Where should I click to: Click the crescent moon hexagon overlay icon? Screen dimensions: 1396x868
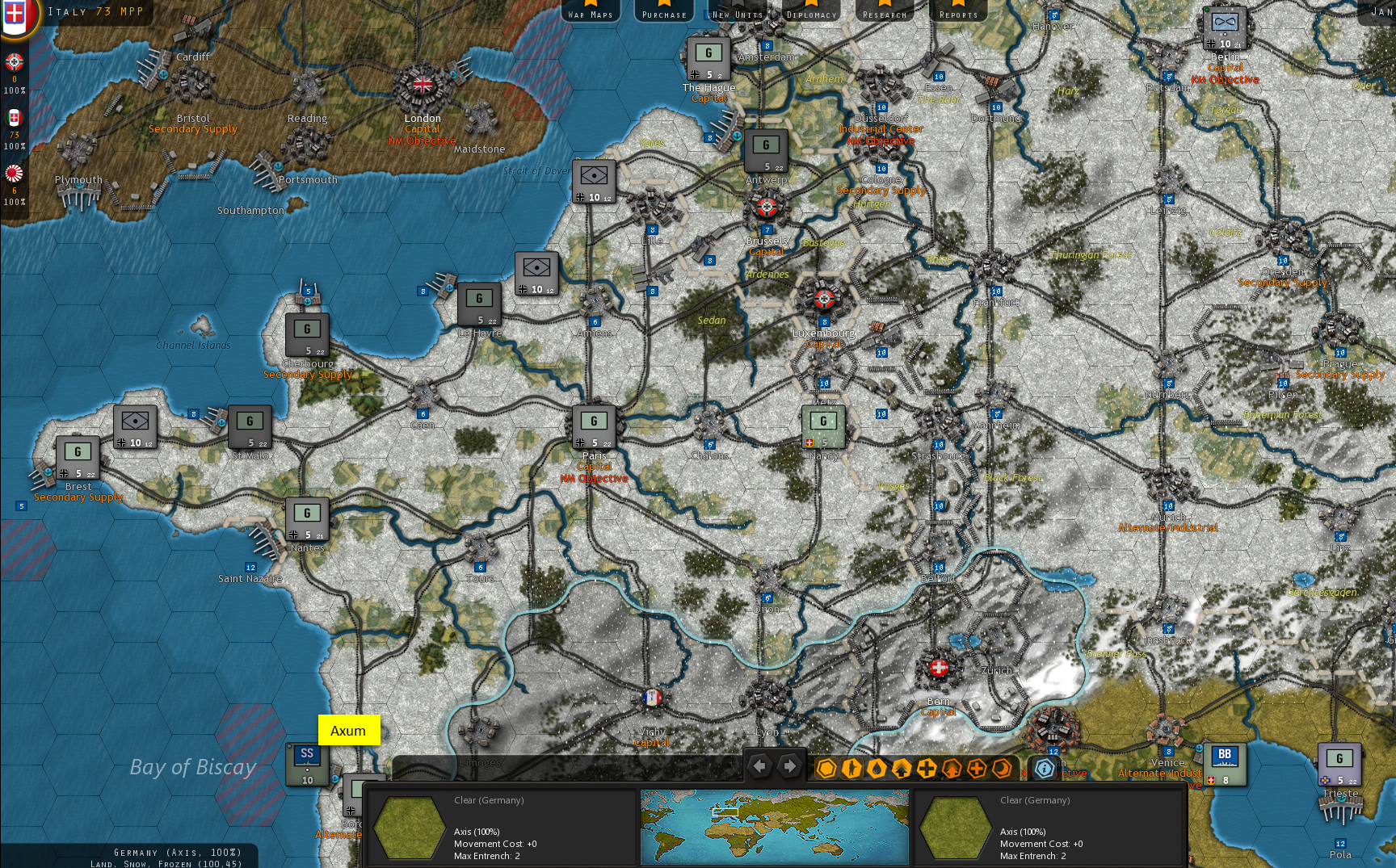point(1003,769)
